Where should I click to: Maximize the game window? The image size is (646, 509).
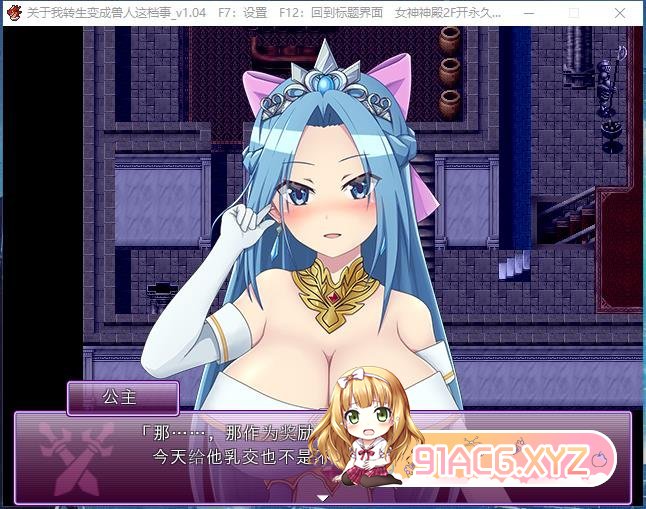[574, 14]
